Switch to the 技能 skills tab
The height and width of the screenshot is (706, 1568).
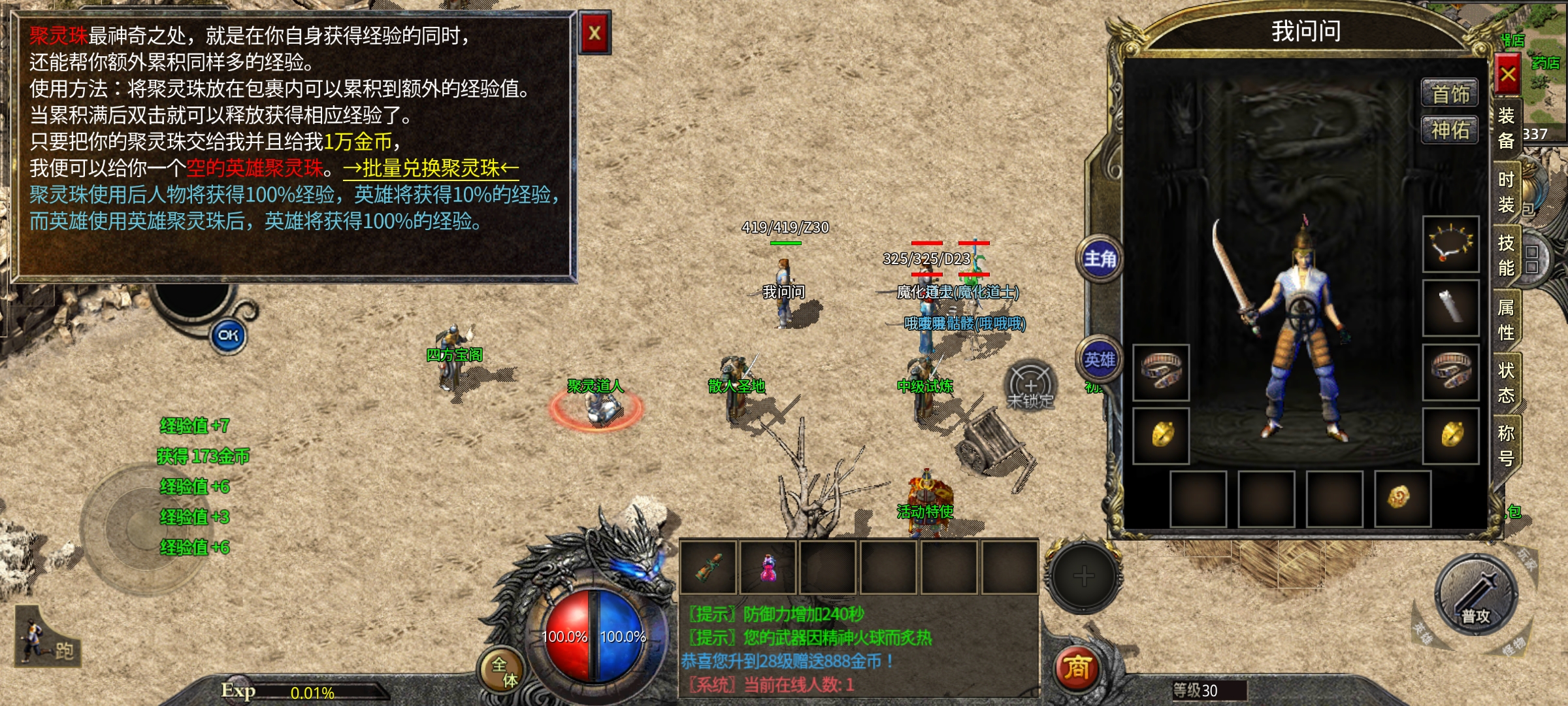(1506, 256)
